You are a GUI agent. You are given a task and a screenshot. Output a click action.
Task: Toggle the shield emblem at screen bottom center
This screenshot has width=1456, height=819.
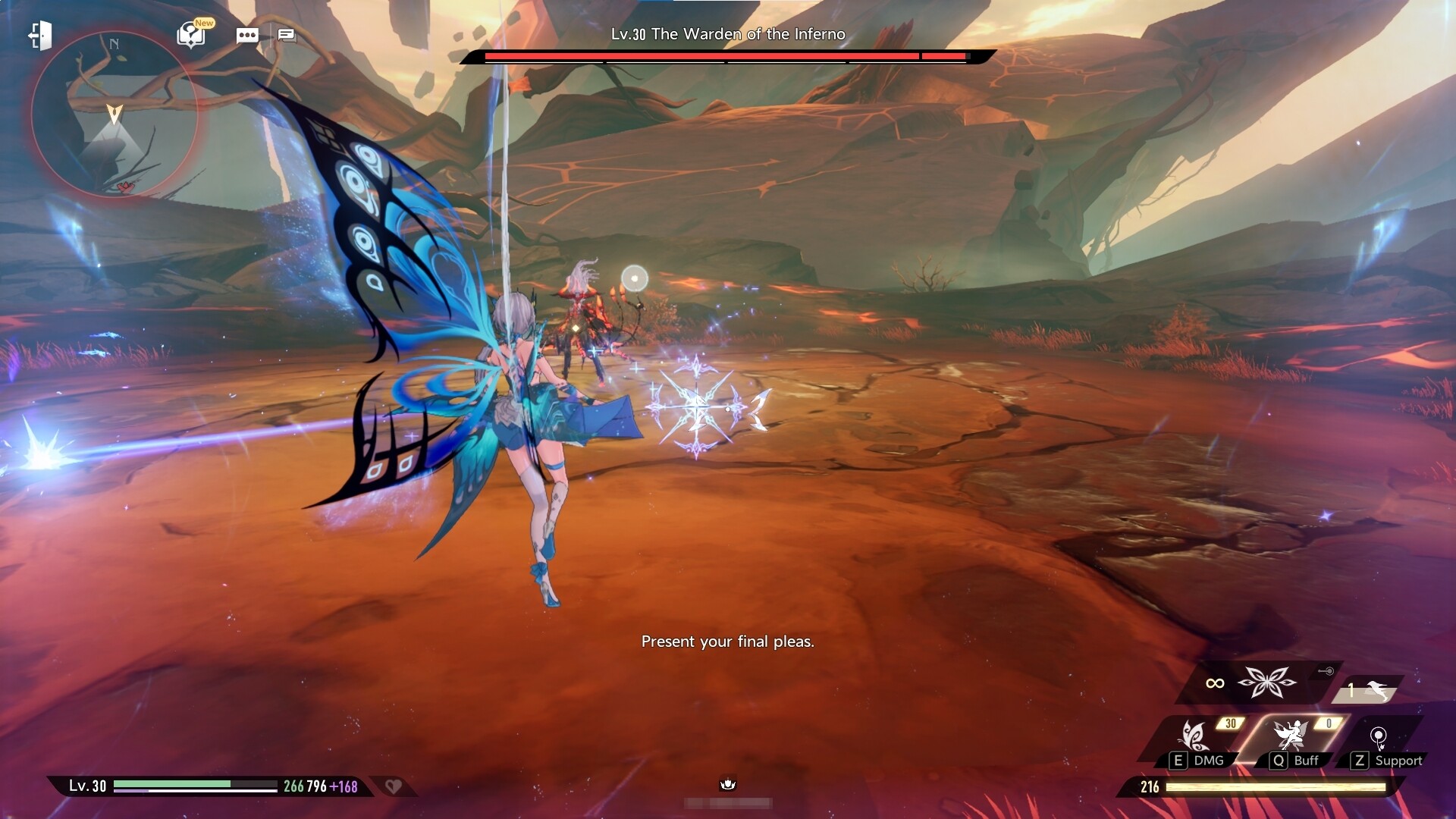pos(728,785)
